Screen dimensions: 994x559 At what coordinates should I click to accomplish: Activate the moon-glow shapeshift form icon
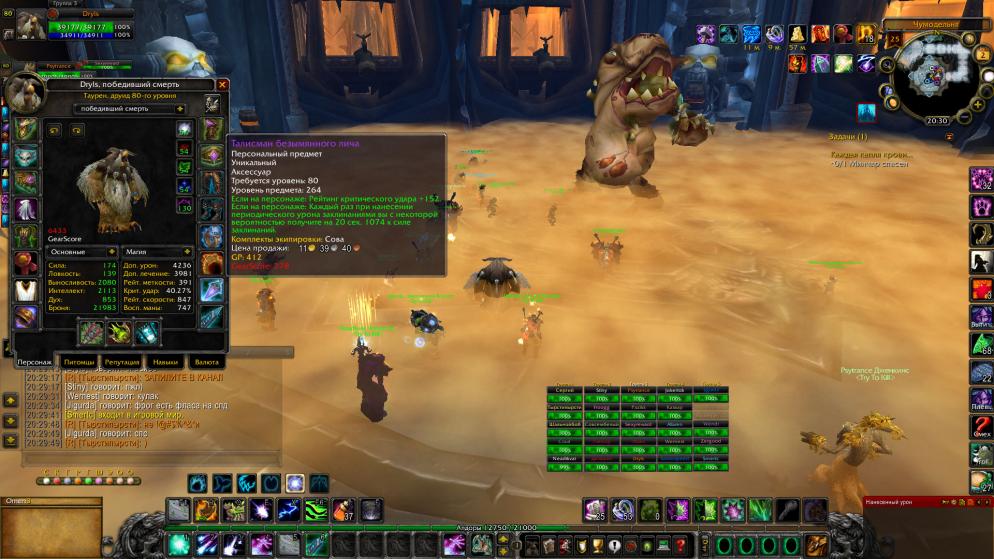coord(295,483)
